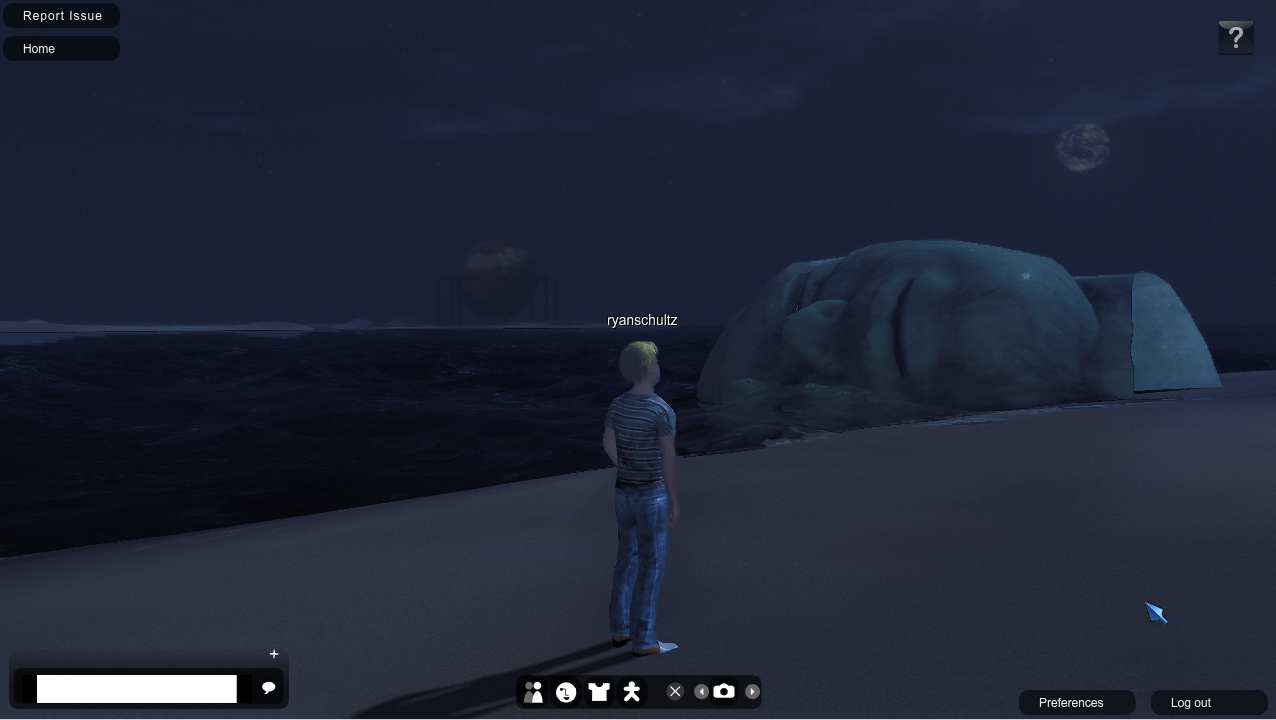Switch to next camera with right arrow

click(752, 692)
